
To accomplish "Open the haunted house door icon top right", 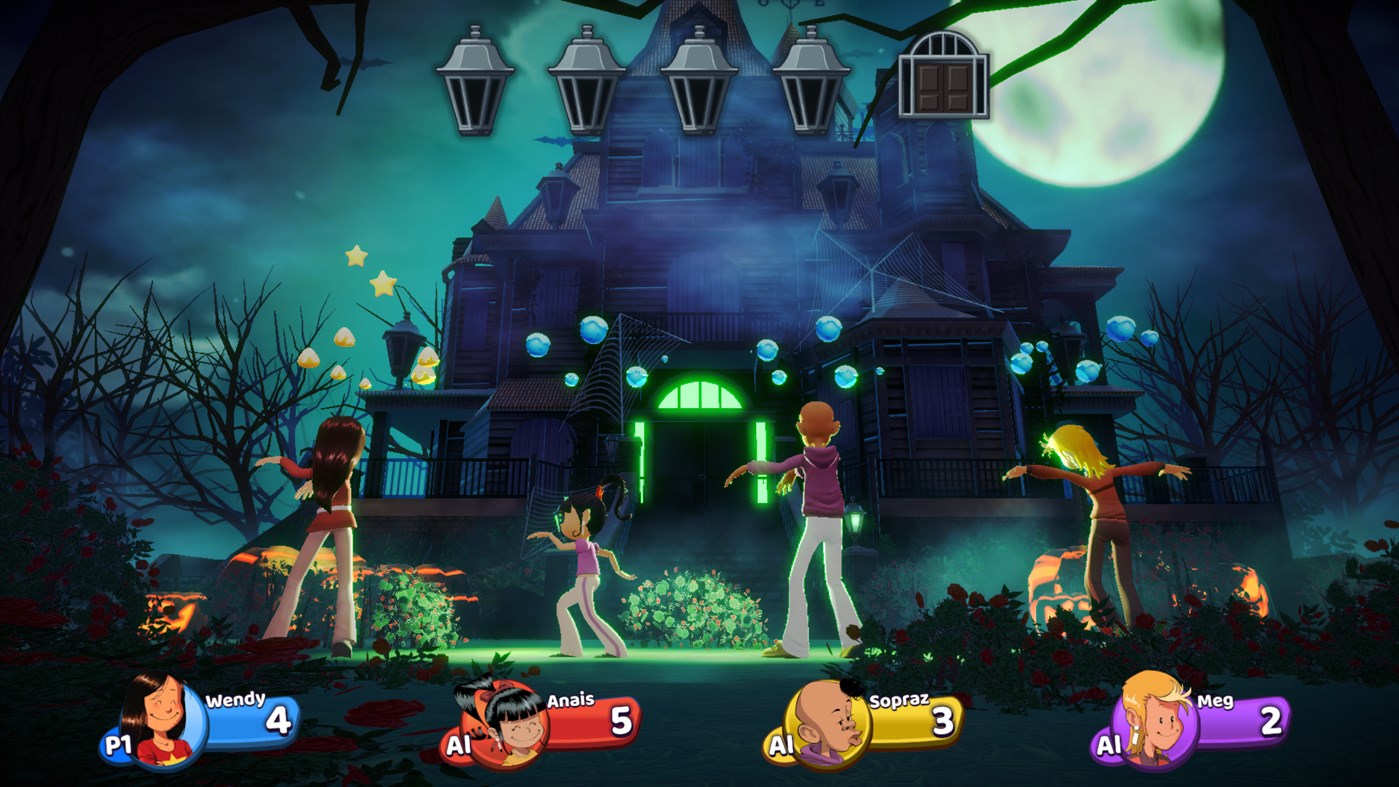I will tap(945, 75).
